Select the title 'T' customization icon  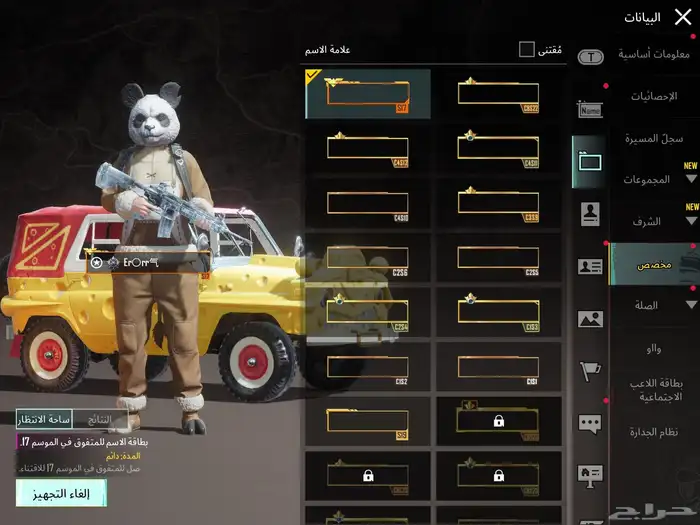[590, 57]
